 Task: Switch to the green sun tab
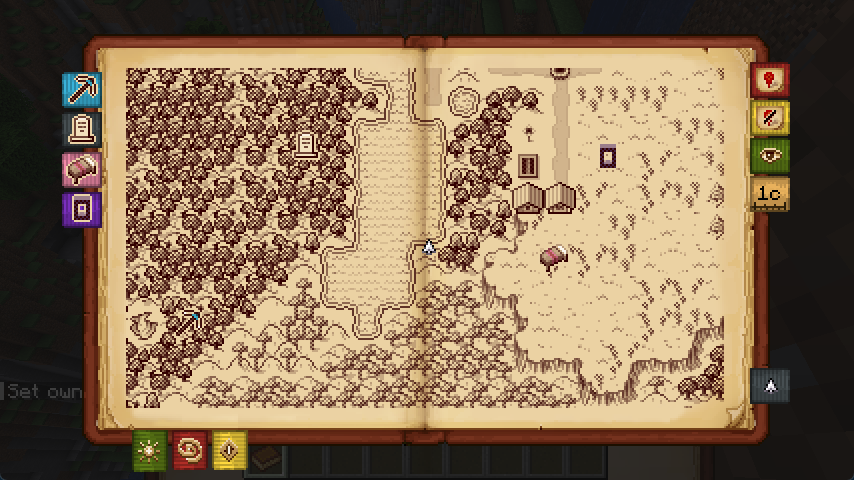(149, 451)
